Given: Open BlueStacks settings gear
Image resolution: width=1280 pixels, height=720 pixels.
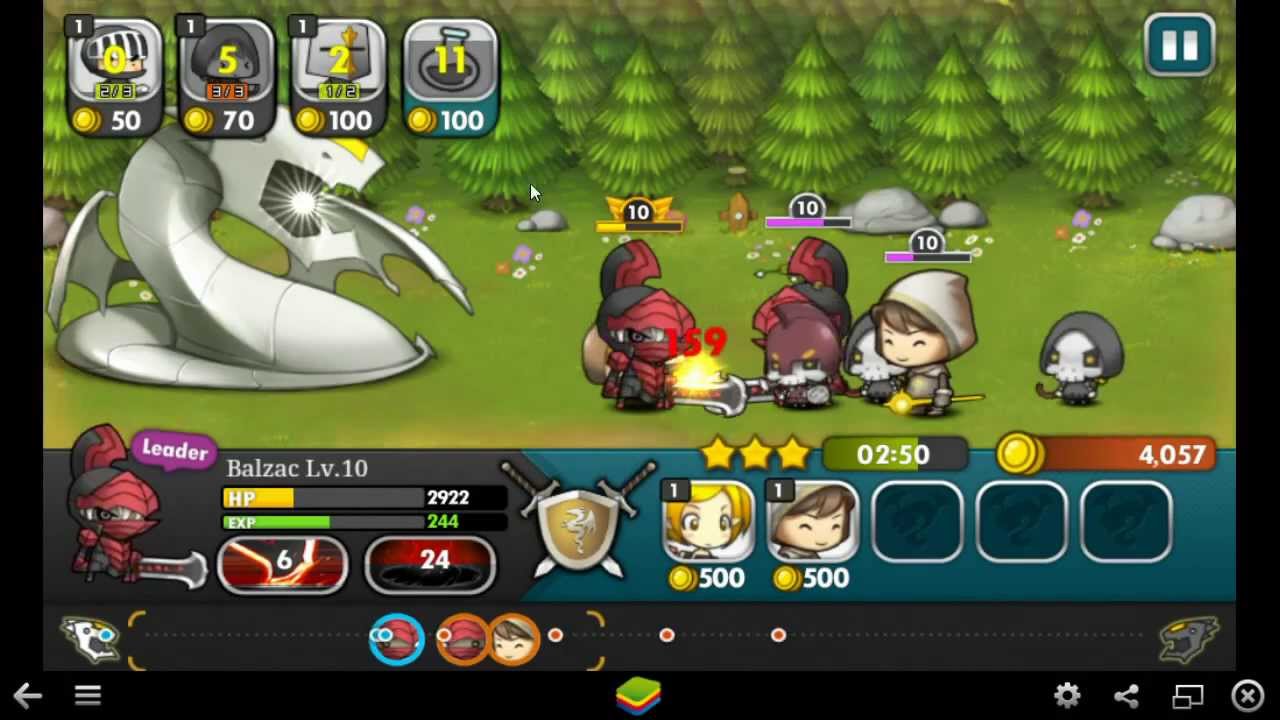Looking at the screenshot, I should pos(1067,696).
